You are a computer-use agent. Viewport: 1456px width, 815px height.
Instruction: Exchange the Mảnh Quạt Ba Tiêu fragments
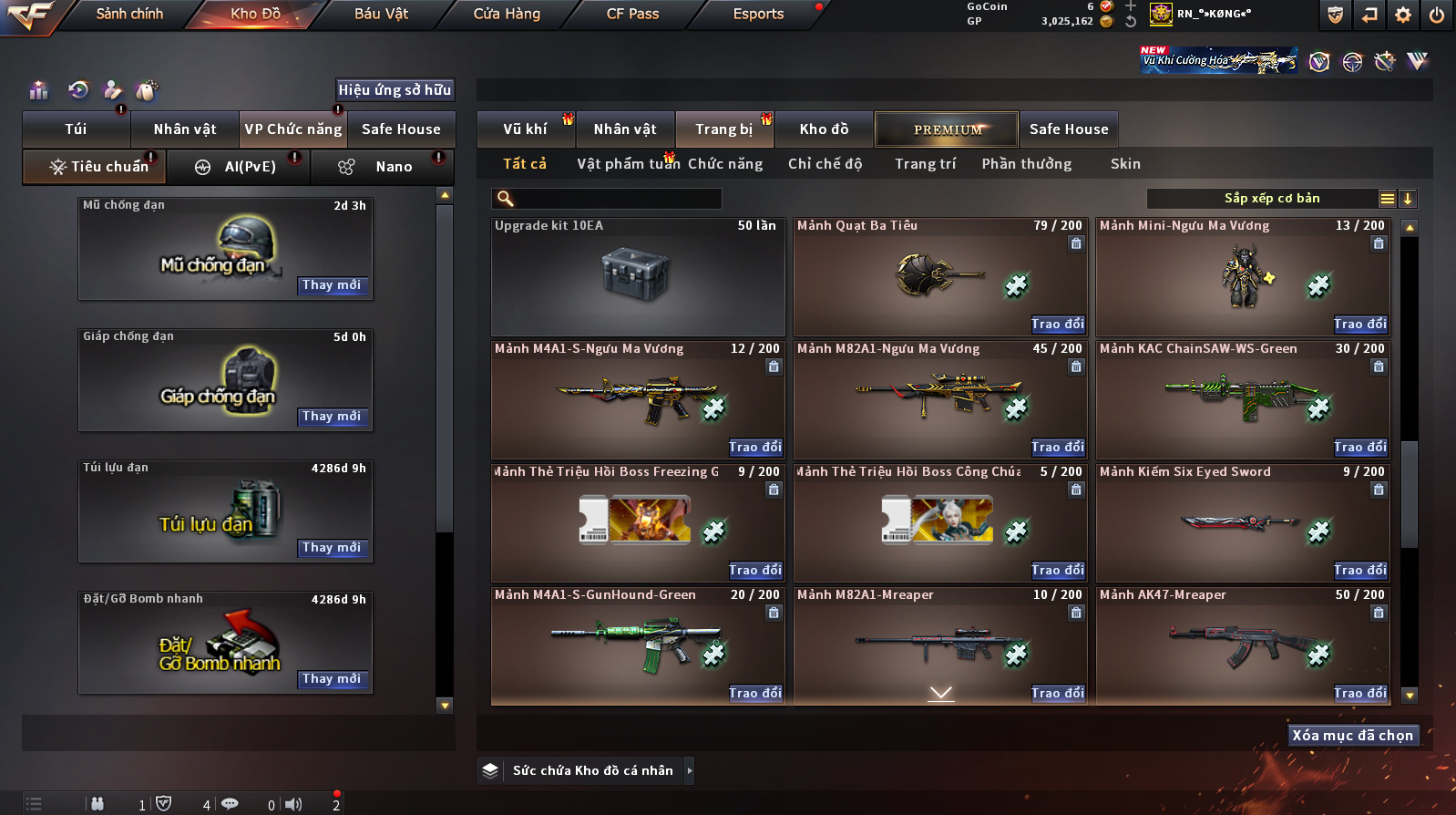coord(1058,325)
